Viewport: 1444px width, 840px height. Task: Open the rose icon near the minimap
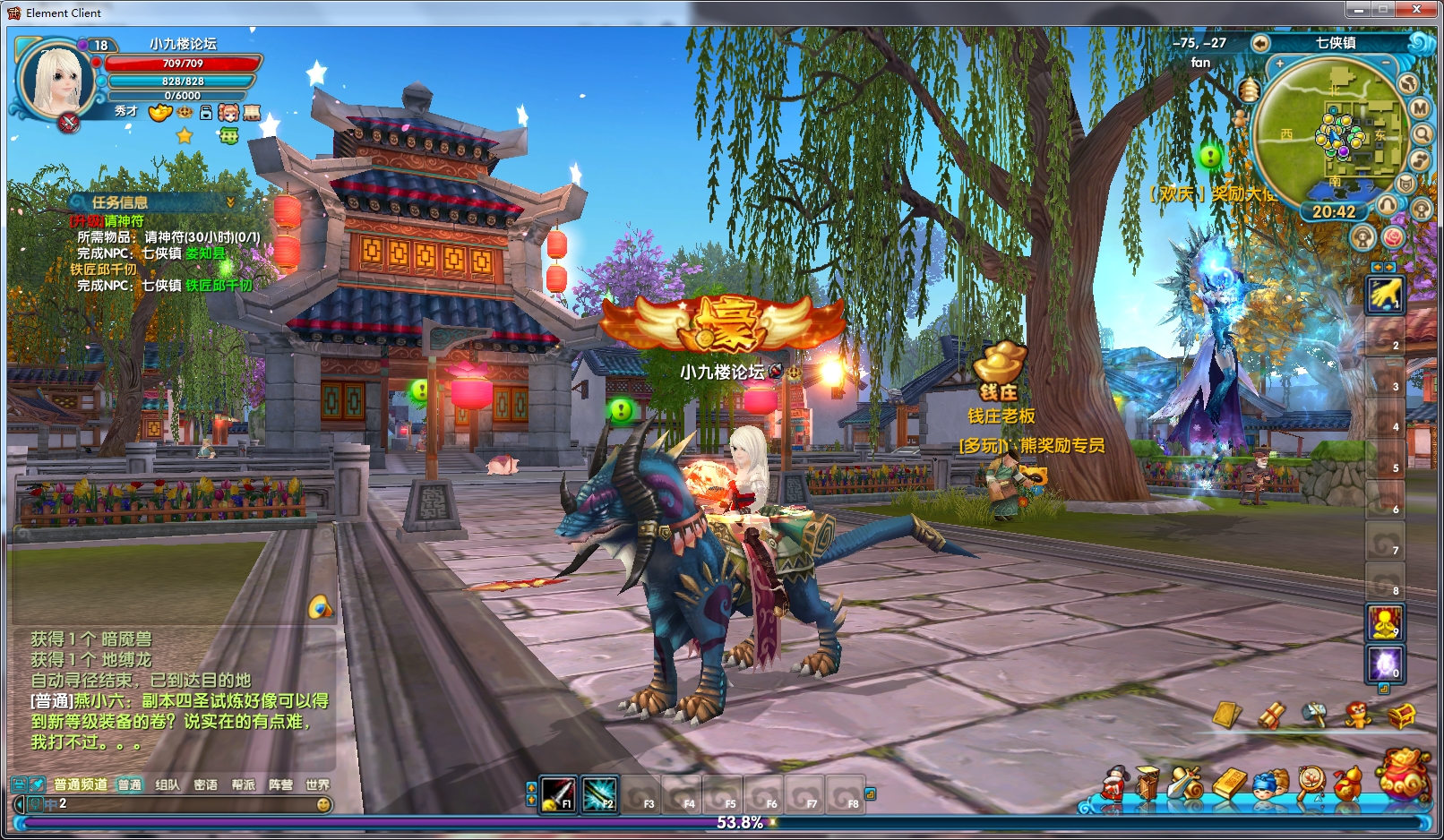point(1393,237)
